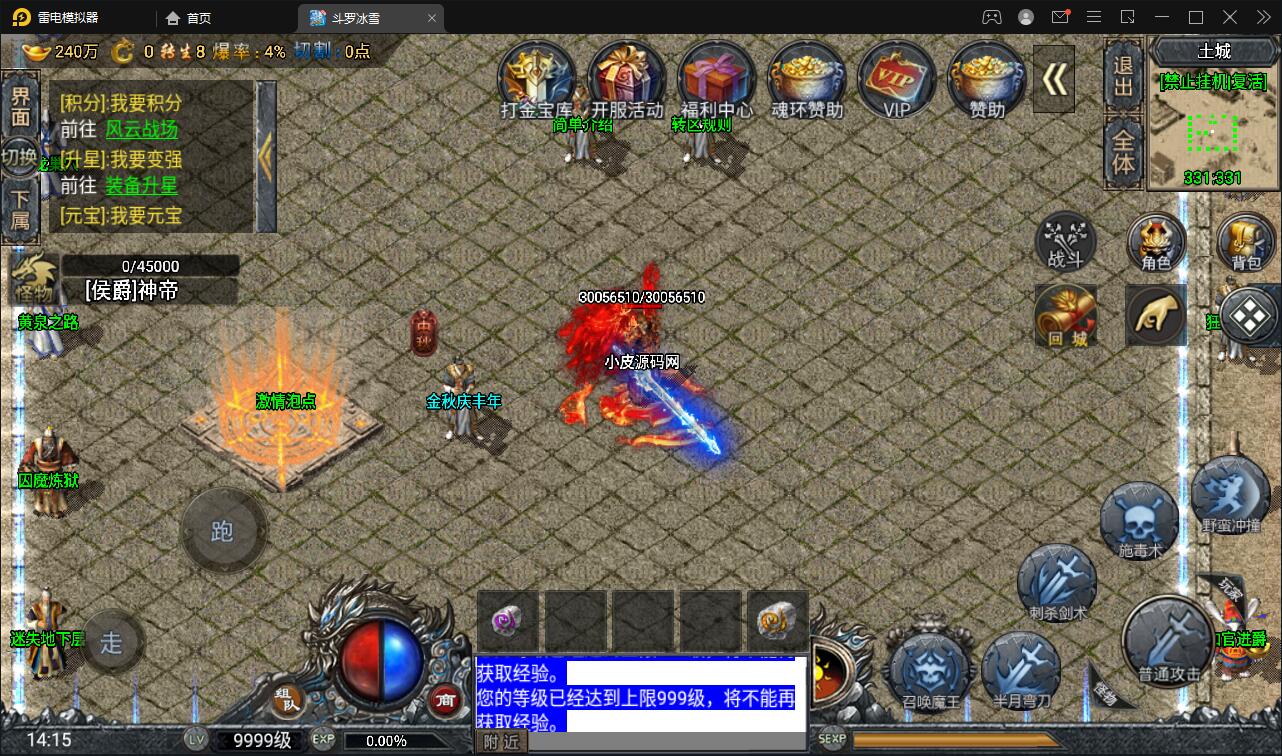Collapse the quest panel side arrow
The height and width of the screenshot is (756, 1282).
(x=268, y=155)
